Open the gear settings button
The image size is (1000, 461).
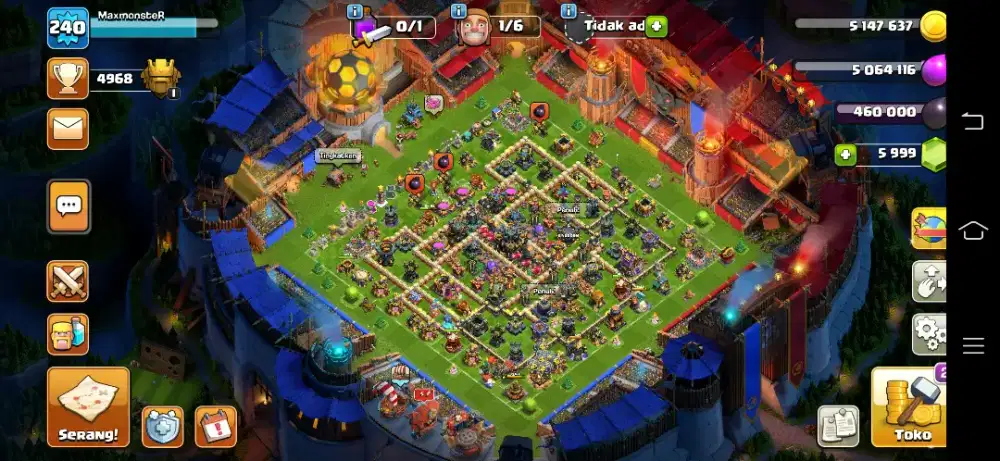[x=930, y=334]
